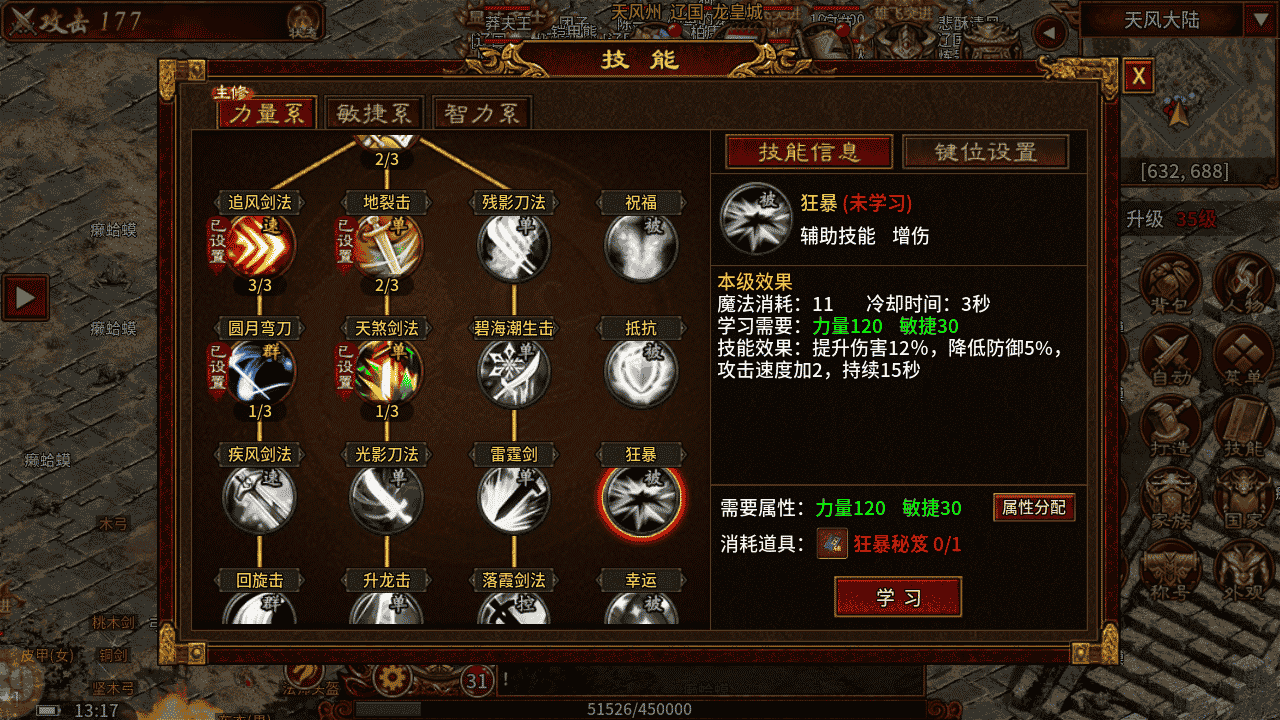This screenshot has height=720, width=1280.
Task: Switch to the 敏捷系 tab
Action: point(374,114)
